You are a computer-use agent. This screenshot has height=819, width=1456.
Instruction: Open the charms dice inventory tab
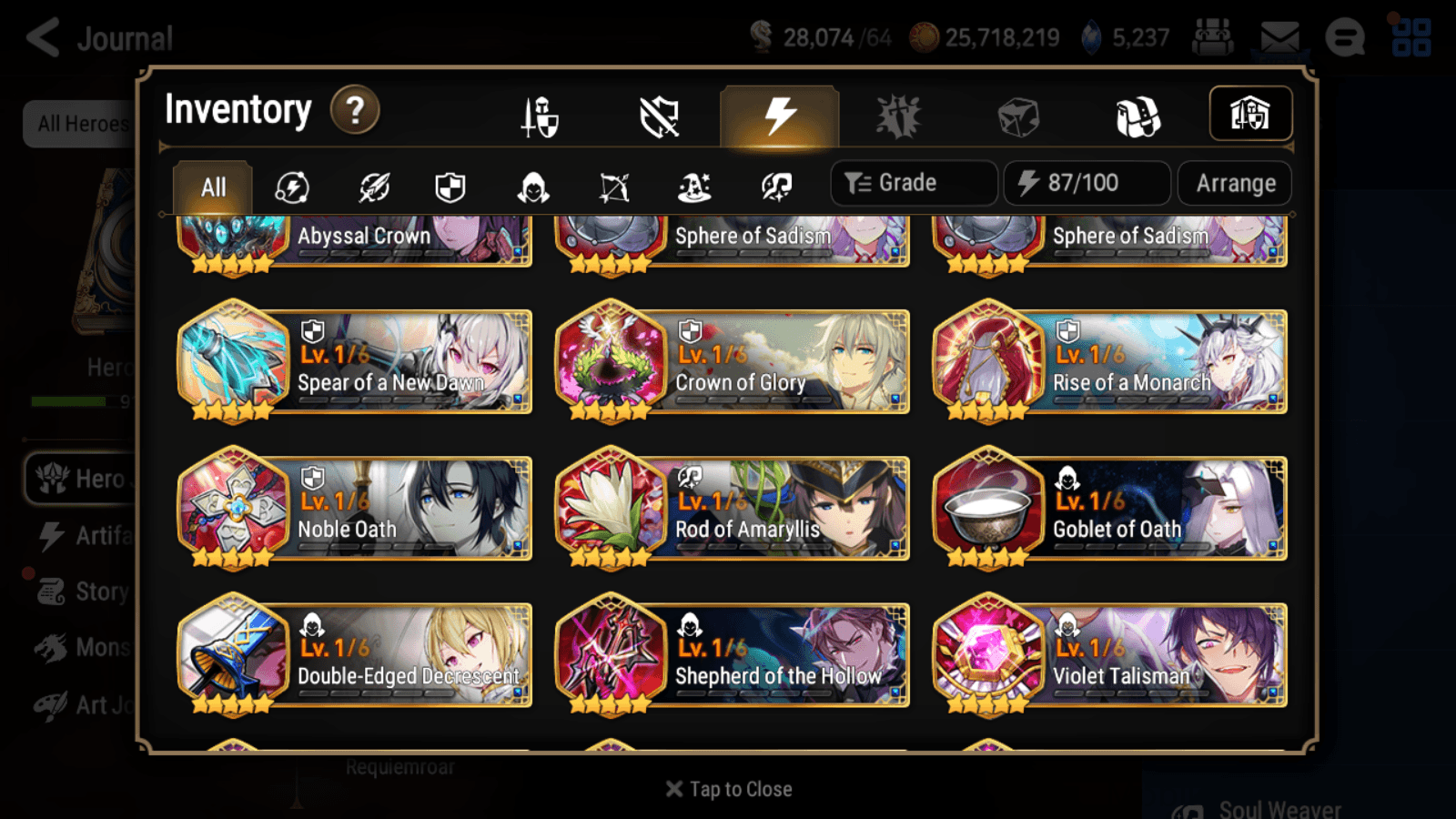pyautogui.click(x=1016, y=116)
